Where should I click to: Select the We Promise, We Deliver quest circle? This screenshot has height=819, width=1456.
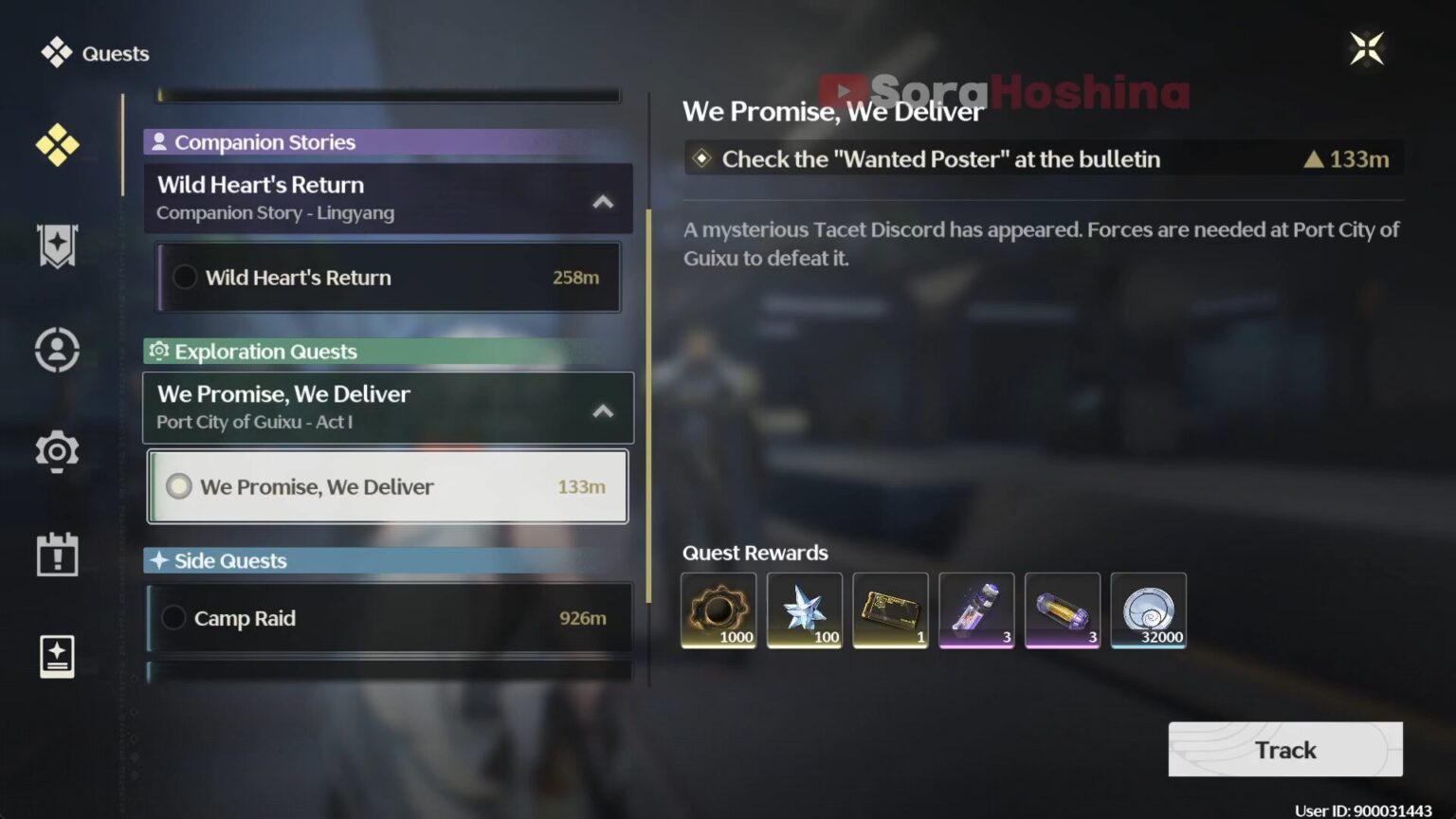(179, 486)
